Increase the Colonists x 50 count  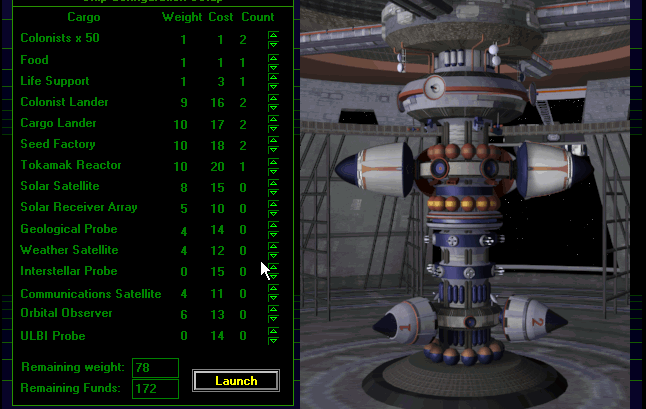click(273, 35)
